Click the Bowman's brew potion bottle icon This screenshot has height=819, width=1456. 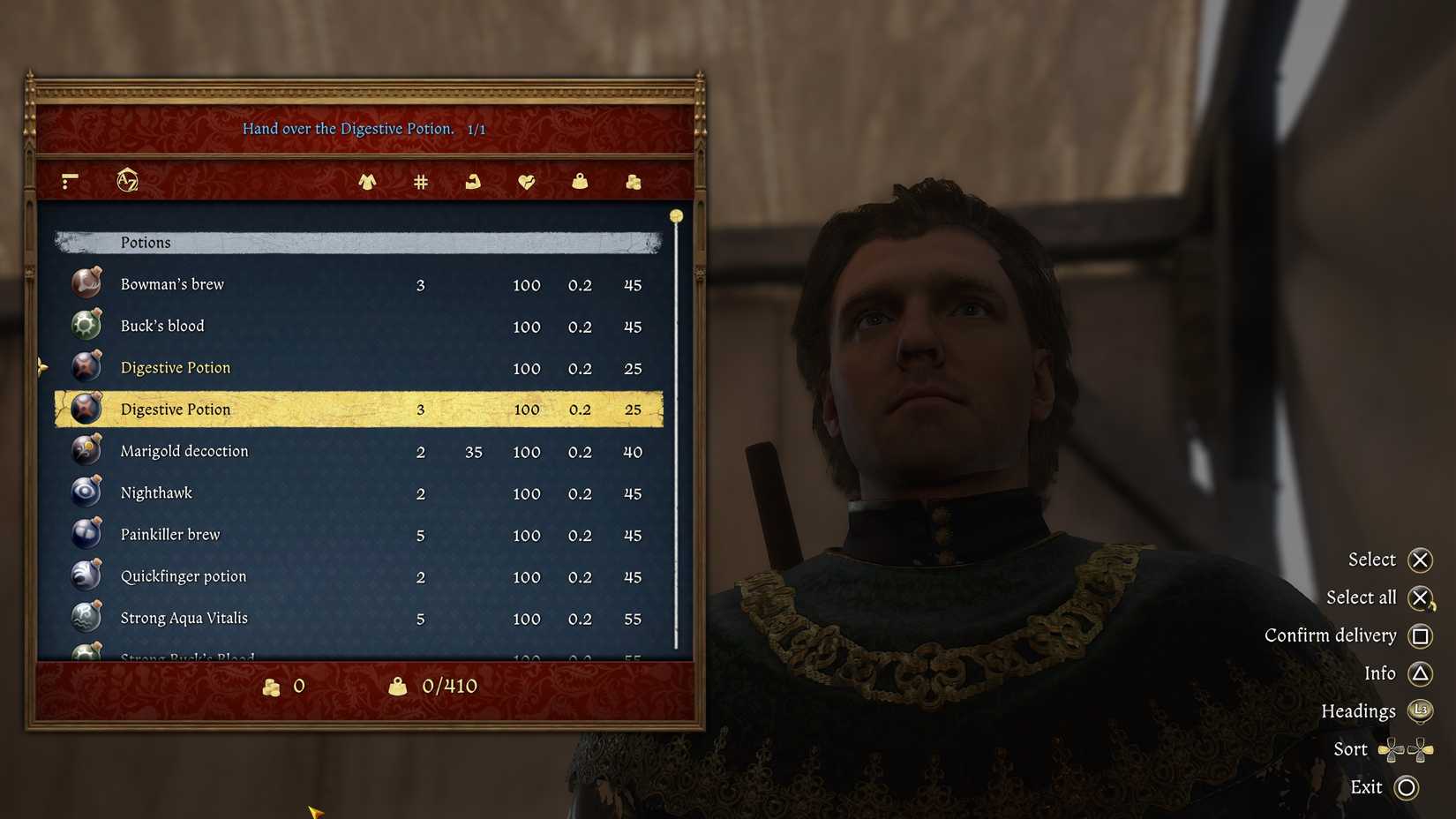pyautogui.click(x=85, y=282)
